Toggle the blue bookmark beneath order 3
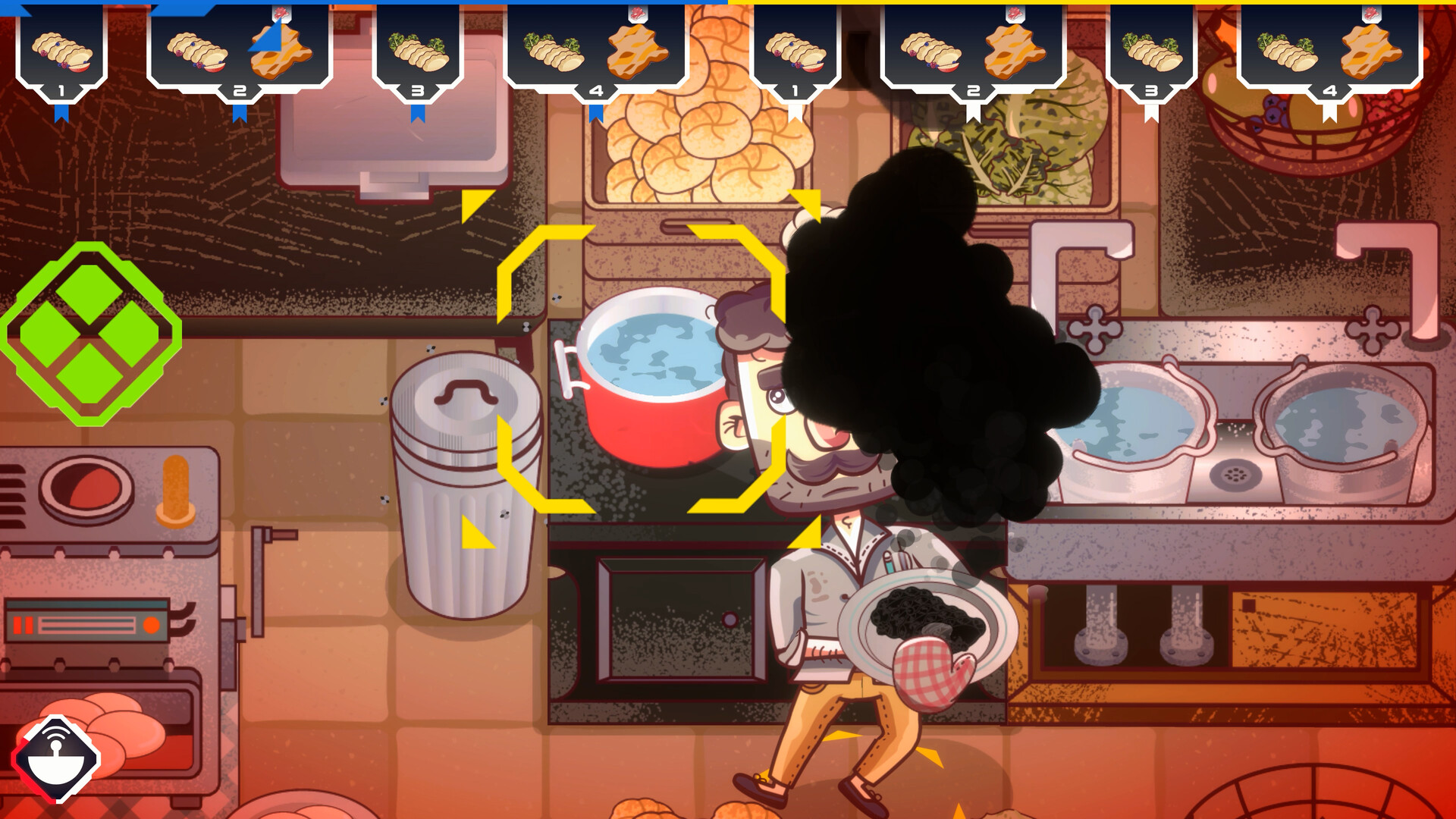 419,111
